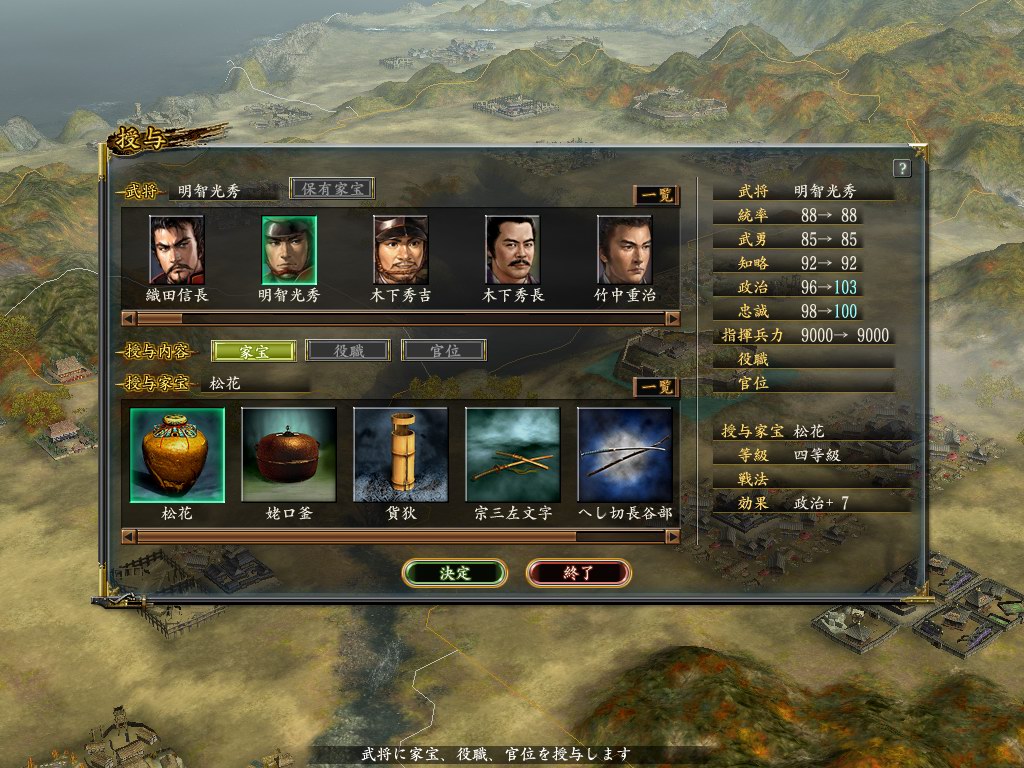Switch to the 家宝 grant tab
Viewport: 1024px width, 768px height.
click(x=254, y=351)
